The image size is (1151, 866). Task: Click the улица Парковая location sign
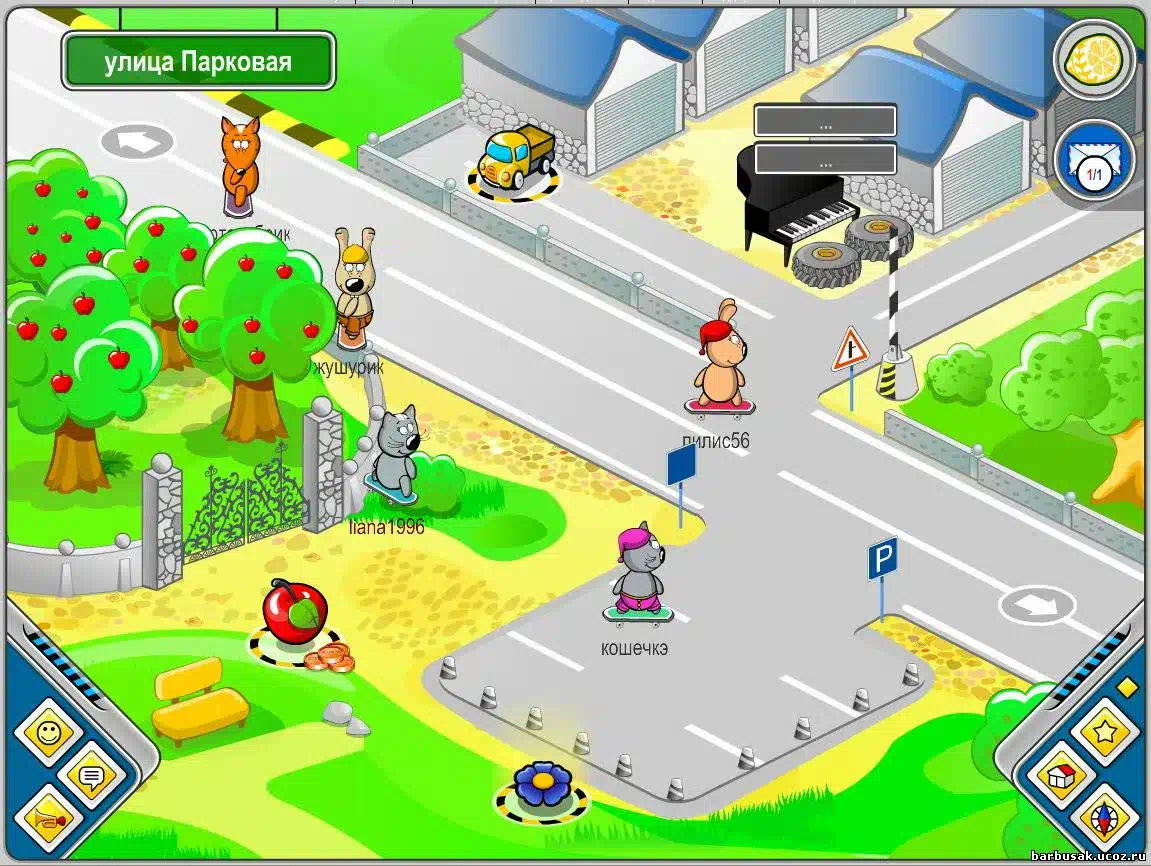click(198, 62)
